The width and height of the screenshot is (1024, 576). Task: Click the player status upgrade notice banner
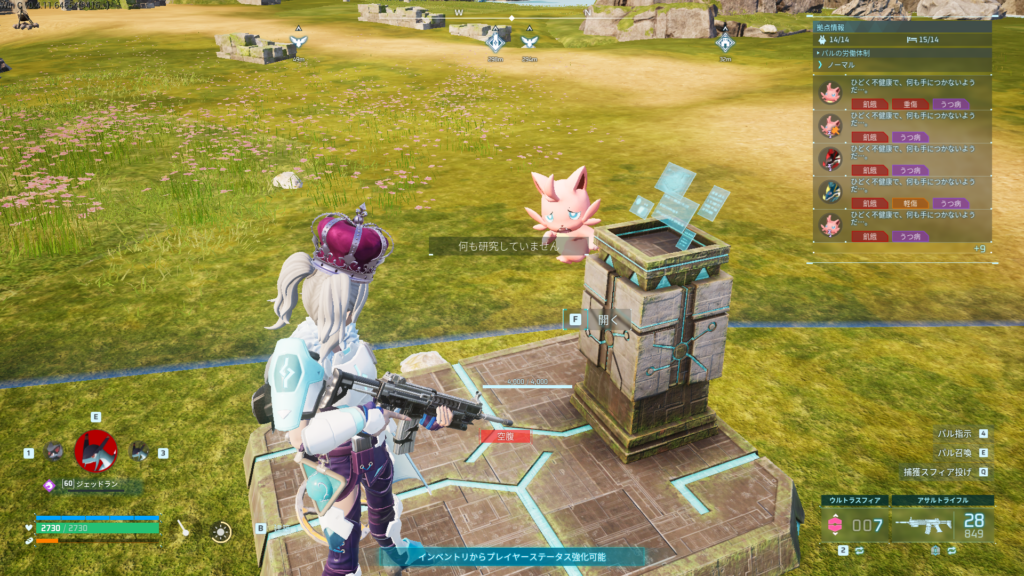pyautogui.click(x=512, y=556)
